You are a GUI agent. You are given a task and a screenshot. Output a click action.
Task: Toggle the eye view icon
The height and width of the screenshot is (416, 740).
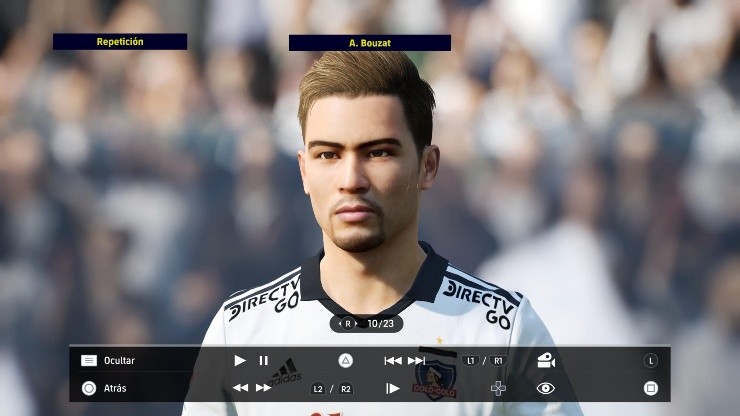(x=545, y=388)
